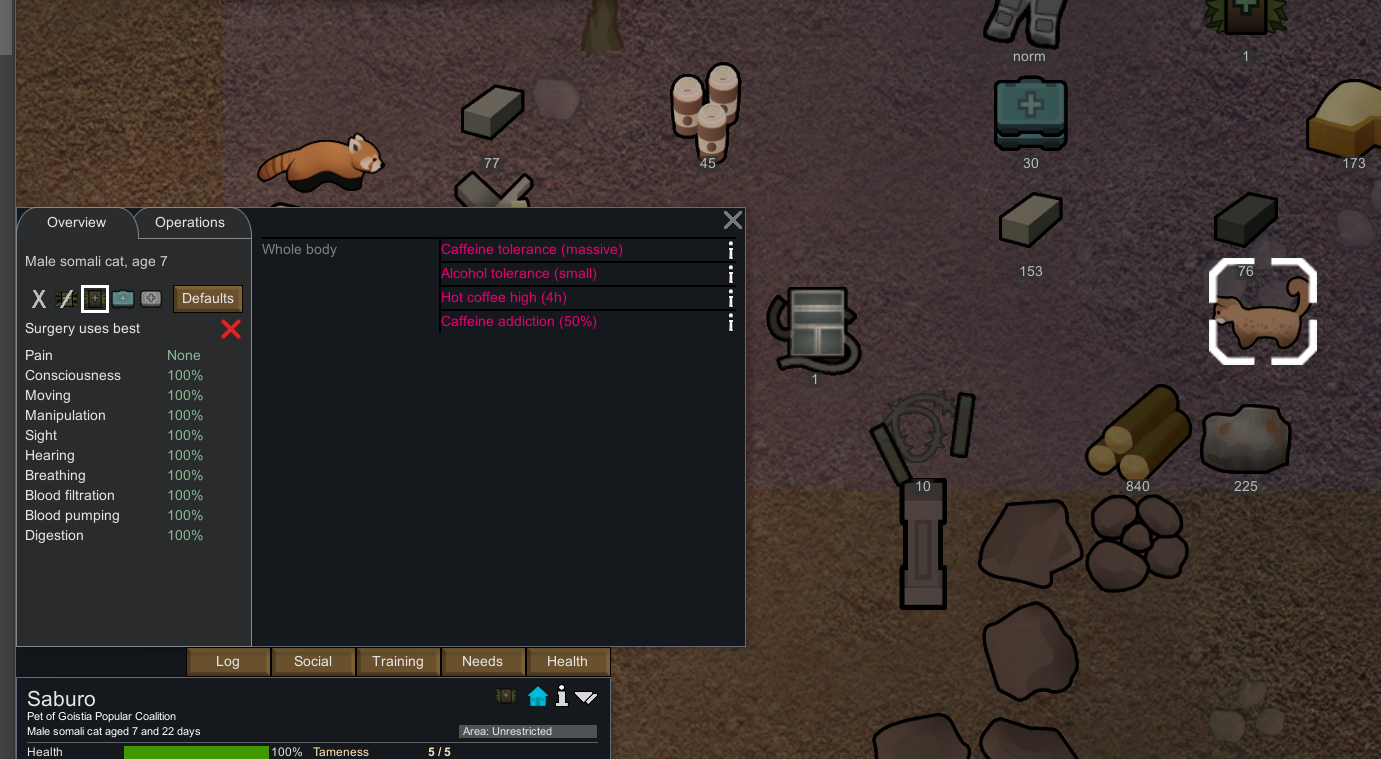1381x759 pixels.
Task: Choose the no-medicine care option
Action: 66,299
